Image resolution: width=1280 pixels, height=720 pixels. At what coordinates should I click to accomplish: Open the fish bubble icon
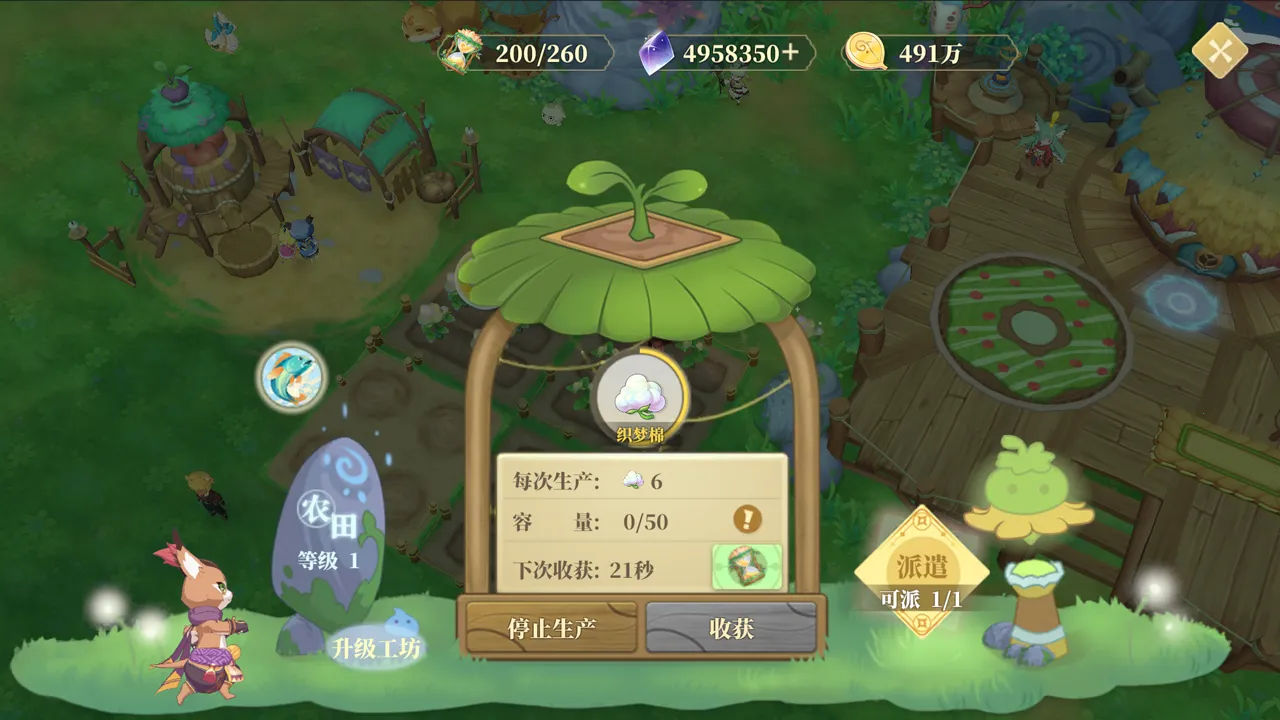coord(291,377)
